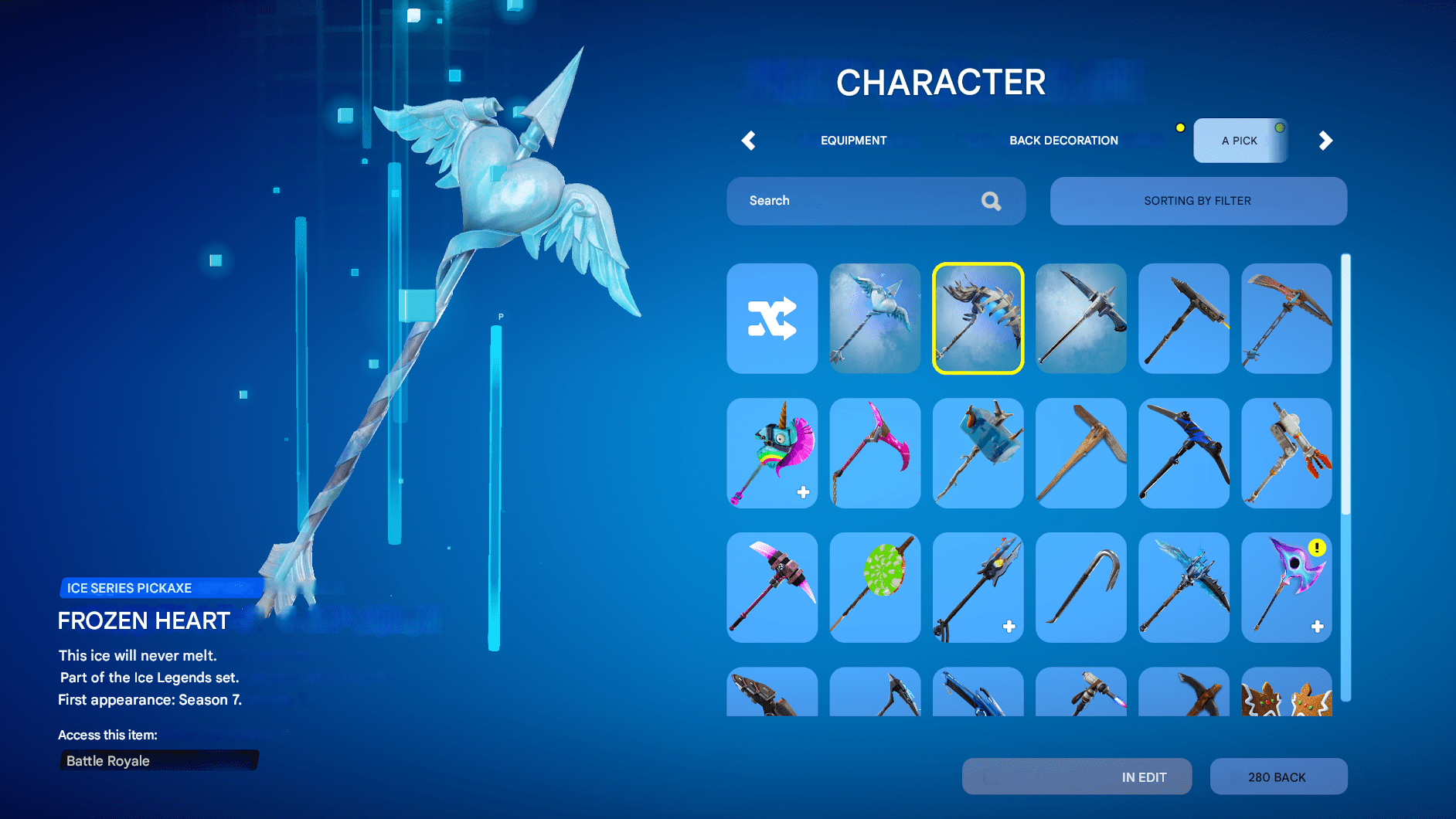Click the shuffle random pickaxe icon
The image size is (1456, 819).
(772, 318)
